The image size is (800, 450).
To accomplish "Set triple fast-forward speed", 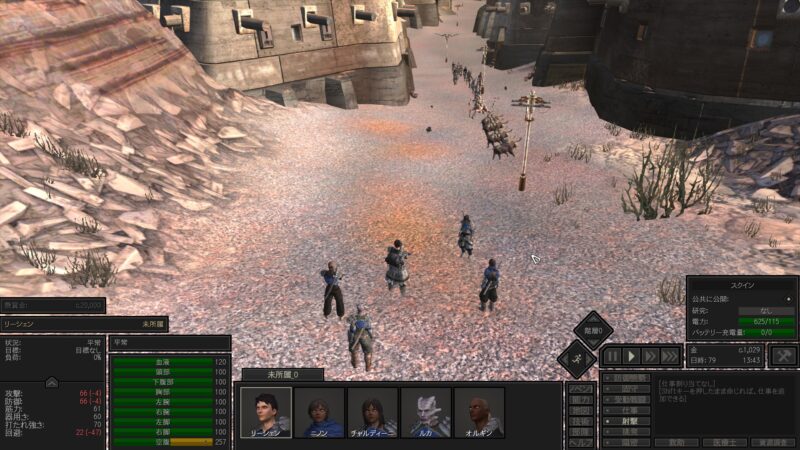I will (670, 356).
